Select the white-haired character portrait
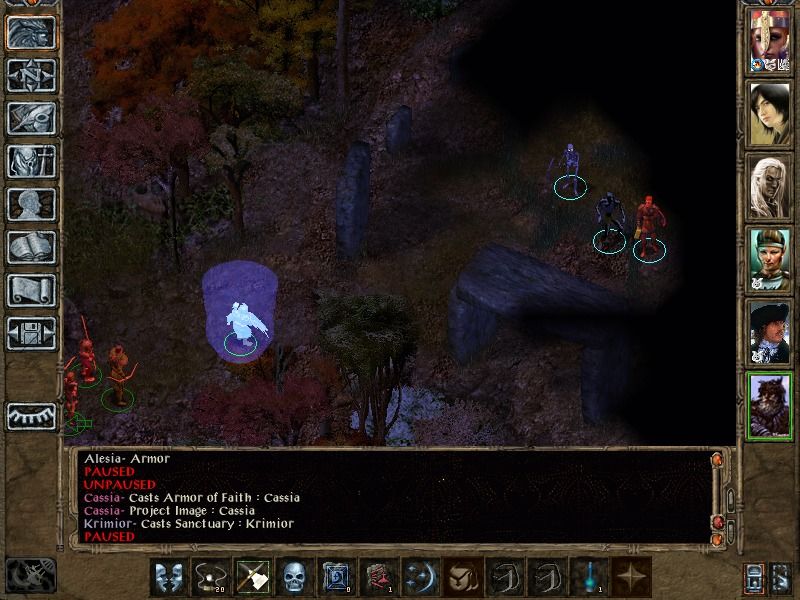This screenshot has height=600, width=800. 770,187
